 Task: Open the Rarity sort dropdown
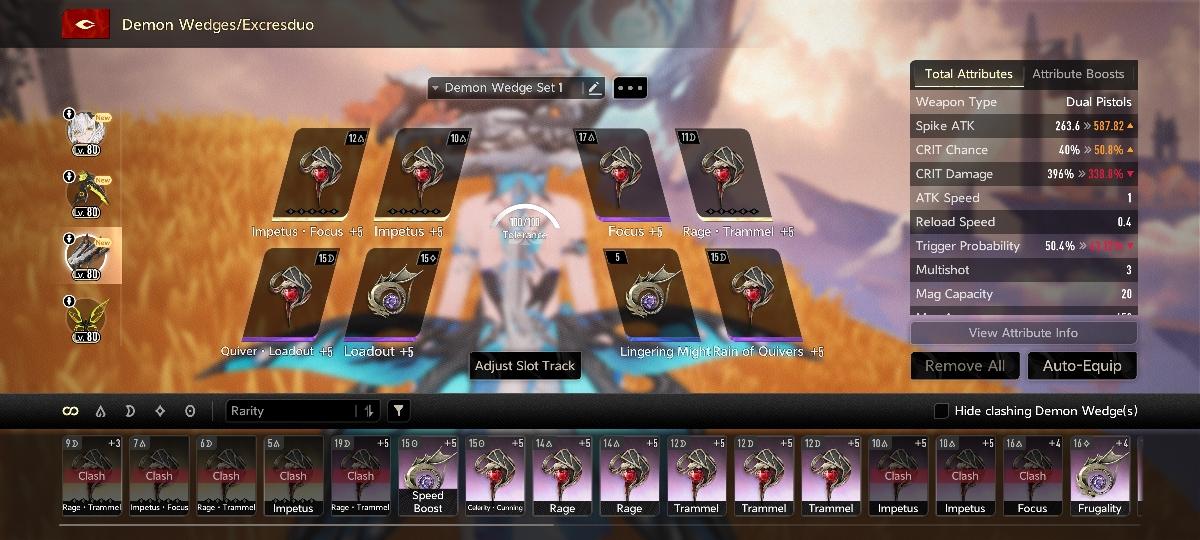(302, 411)
